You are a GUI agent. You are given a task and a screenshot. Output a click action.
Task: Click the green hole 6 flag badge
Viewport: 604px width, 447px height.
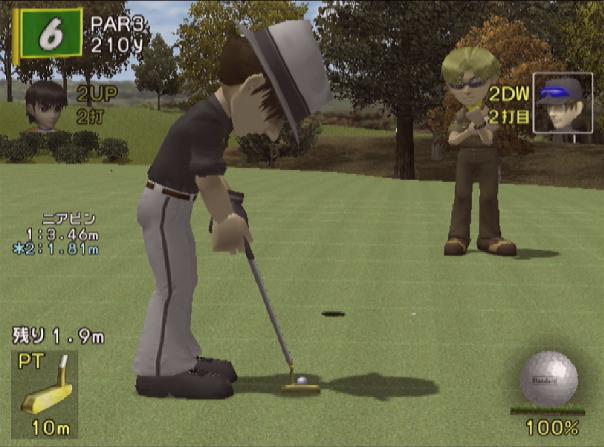(49, 33)
